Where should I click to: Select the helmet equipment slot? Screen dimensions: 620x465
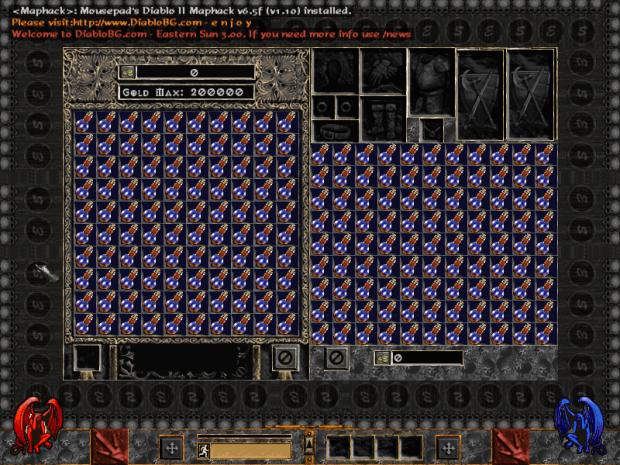335,72
